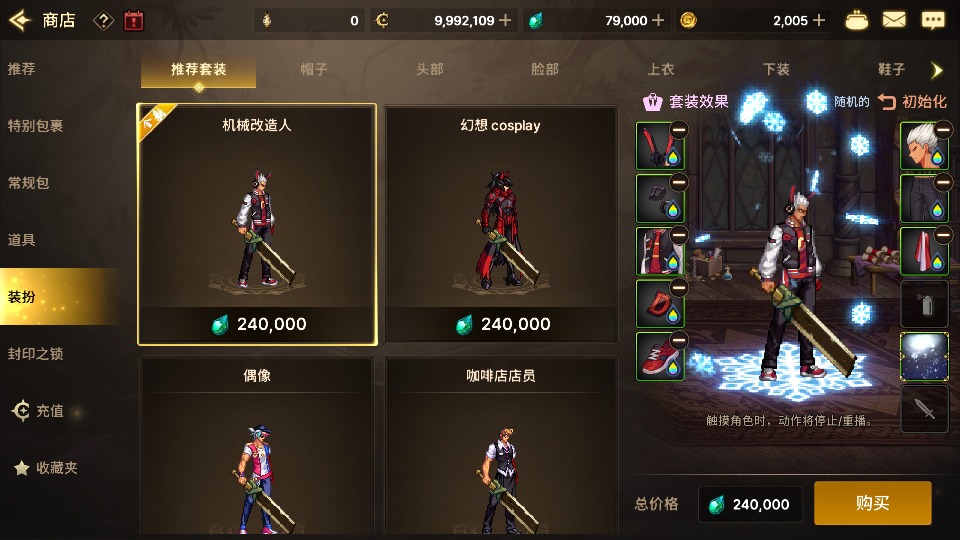Image resolution: width=960 pixels, height=540 pixels.
Task: Go back using the shop arrow
Action: [x=21, y=20]
